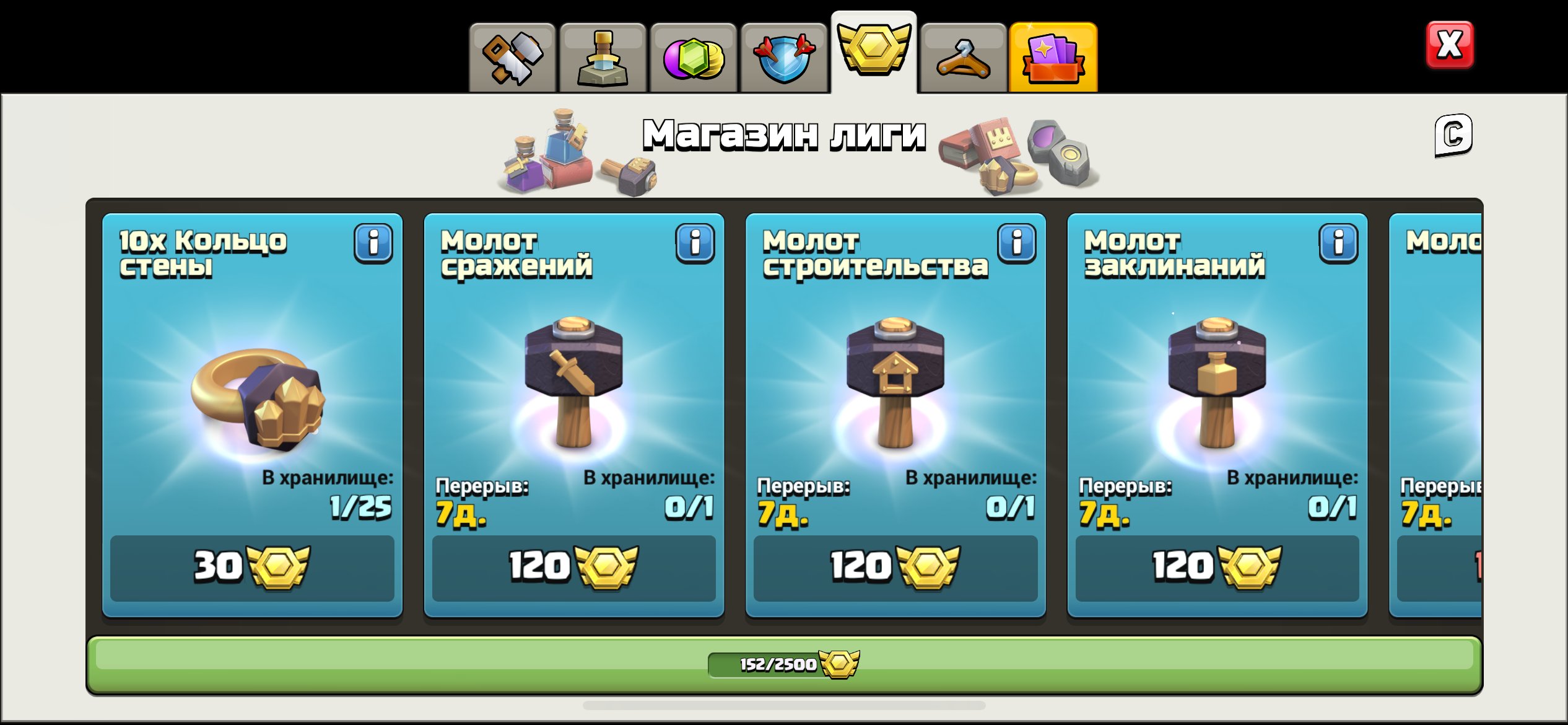
Task: Open the gems and resources shop icon
Action: (x=693, y=56)
